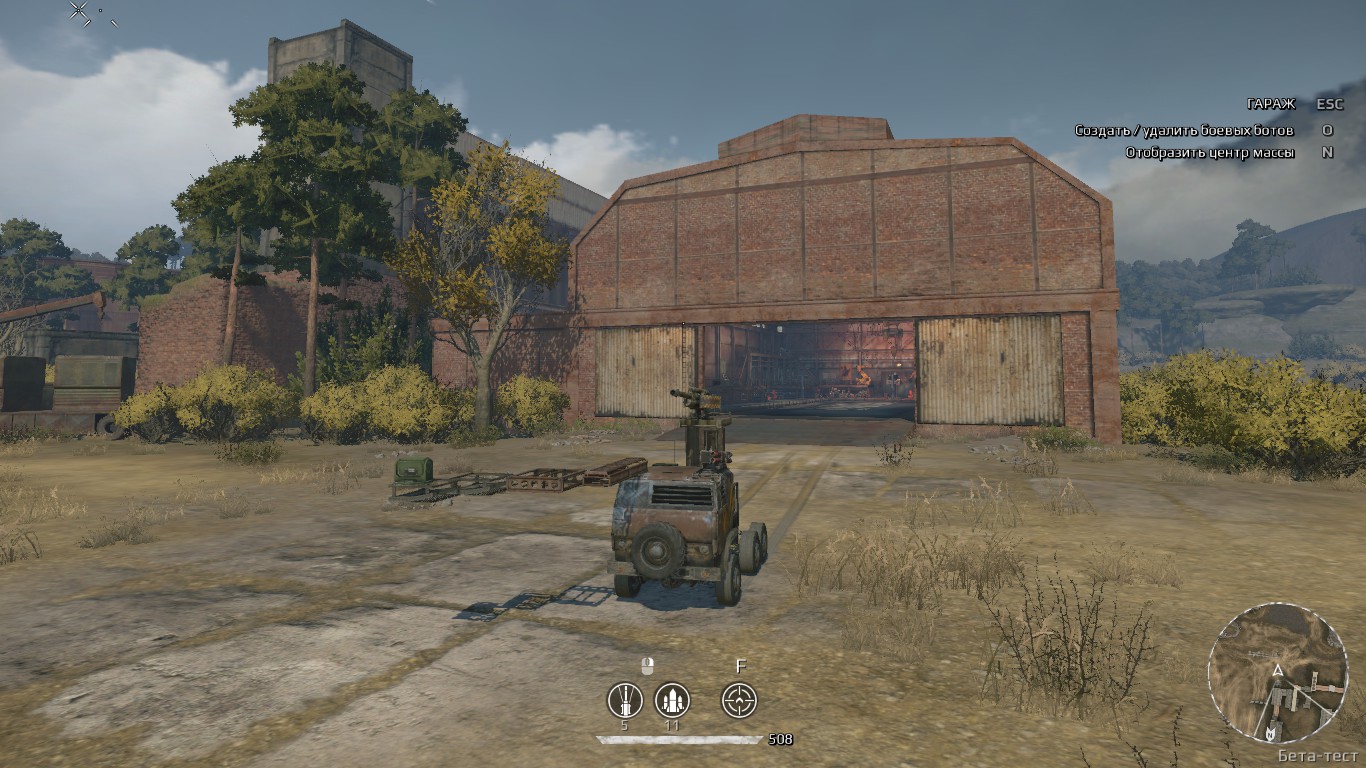Screen dimensions: 1366x768
Task: Click the N base marker inside the minimap
Action: tap(1271, 734)
